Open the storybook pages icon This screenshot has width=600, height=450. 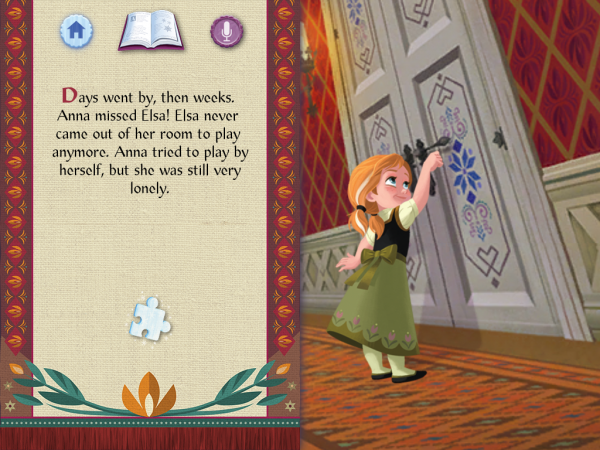click(x=150, y=31)
